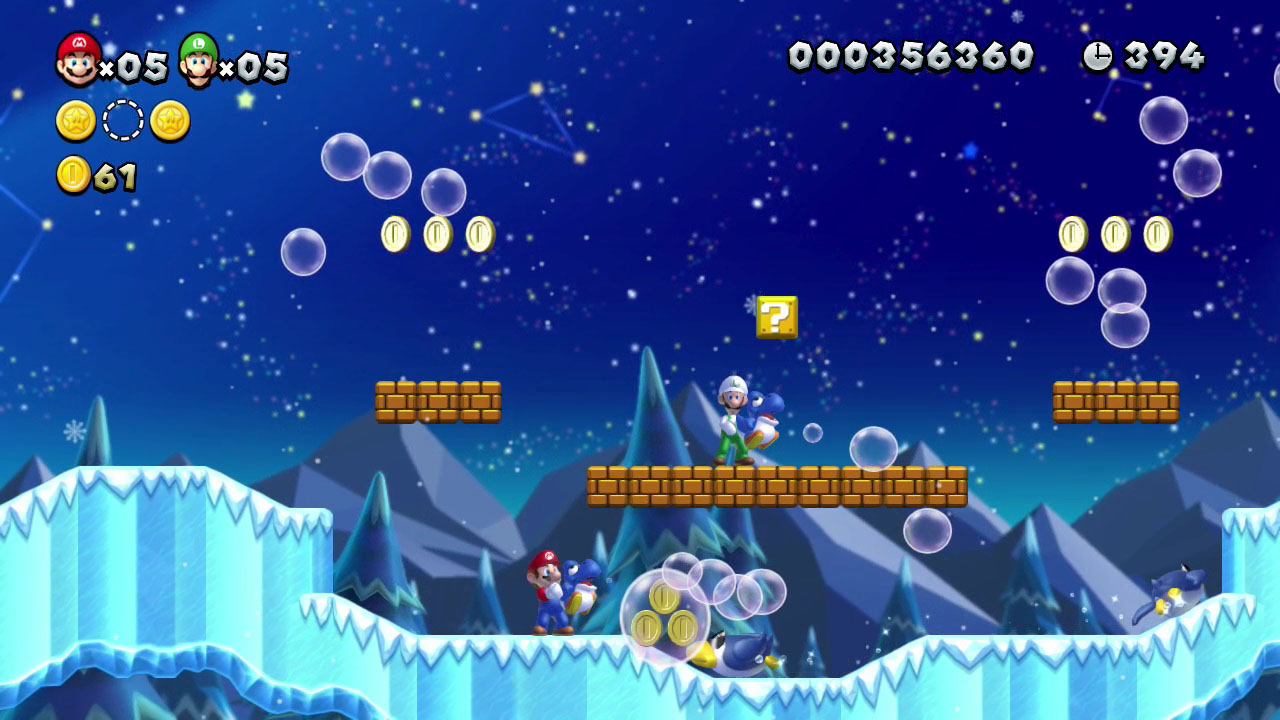
Task: Toggle the empty dashed Star Coin slot
Action: pos(120,120)
